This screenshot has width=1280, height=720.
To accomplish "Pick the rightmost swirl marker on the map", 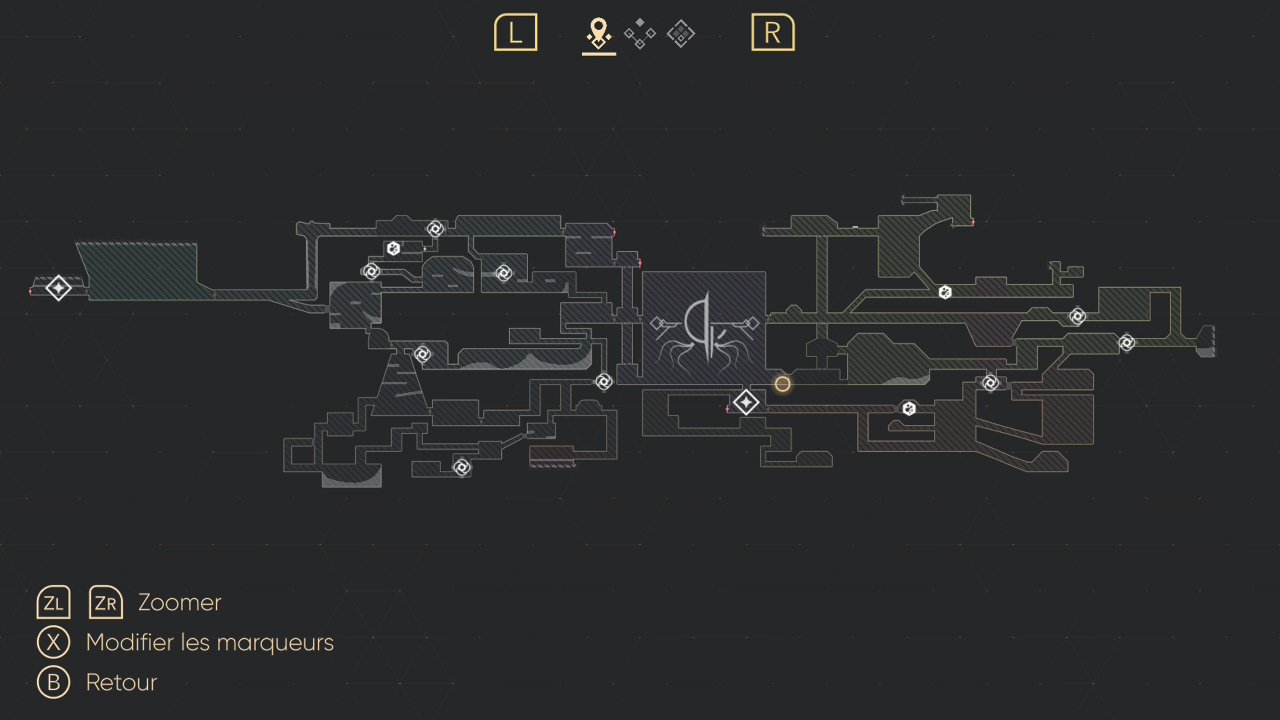I will tap(1127, 343).
